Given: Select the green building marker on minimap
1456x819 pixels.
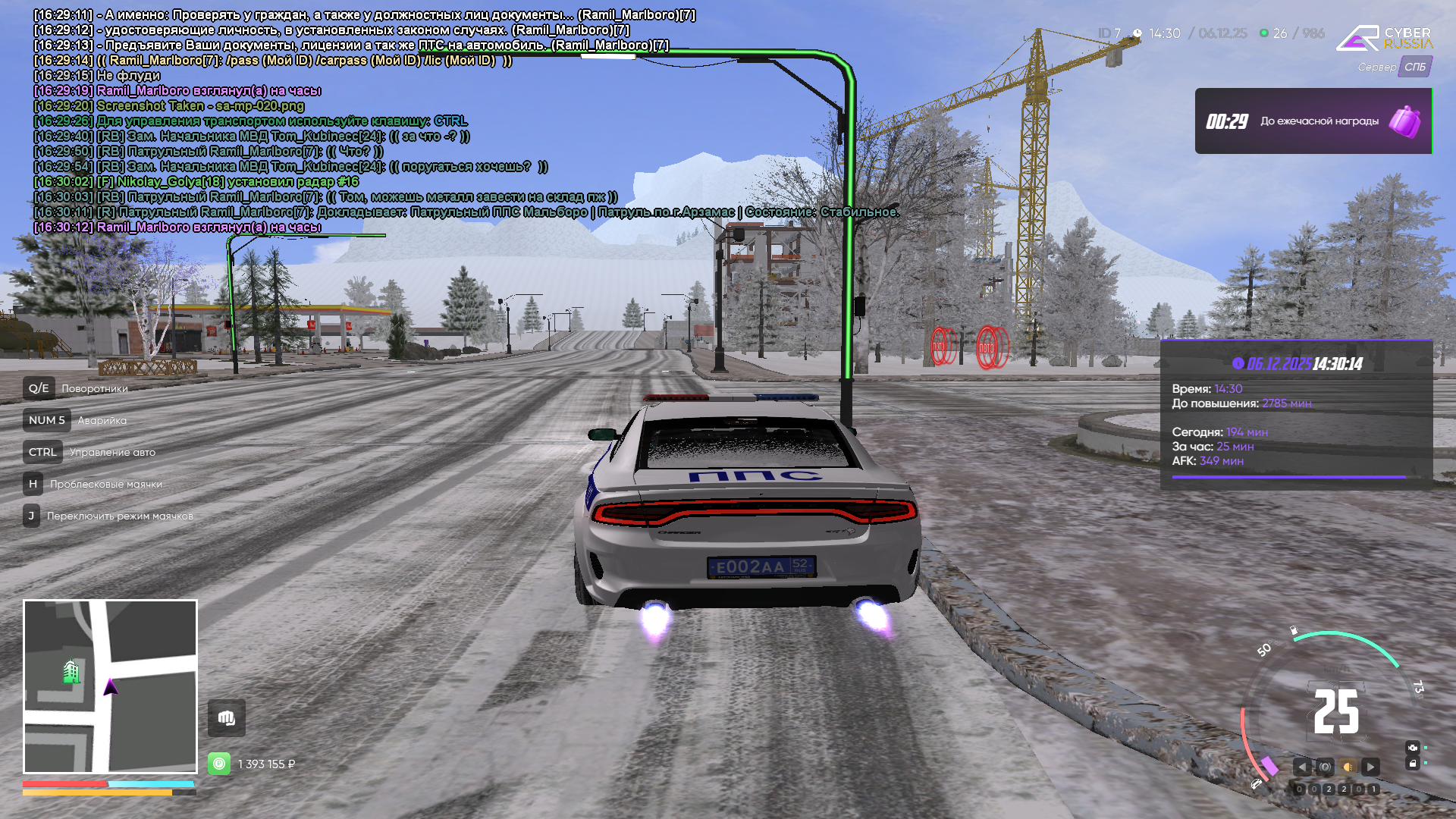Looking at the screenshot, I should pyautogui.click(x=71, y=671).
